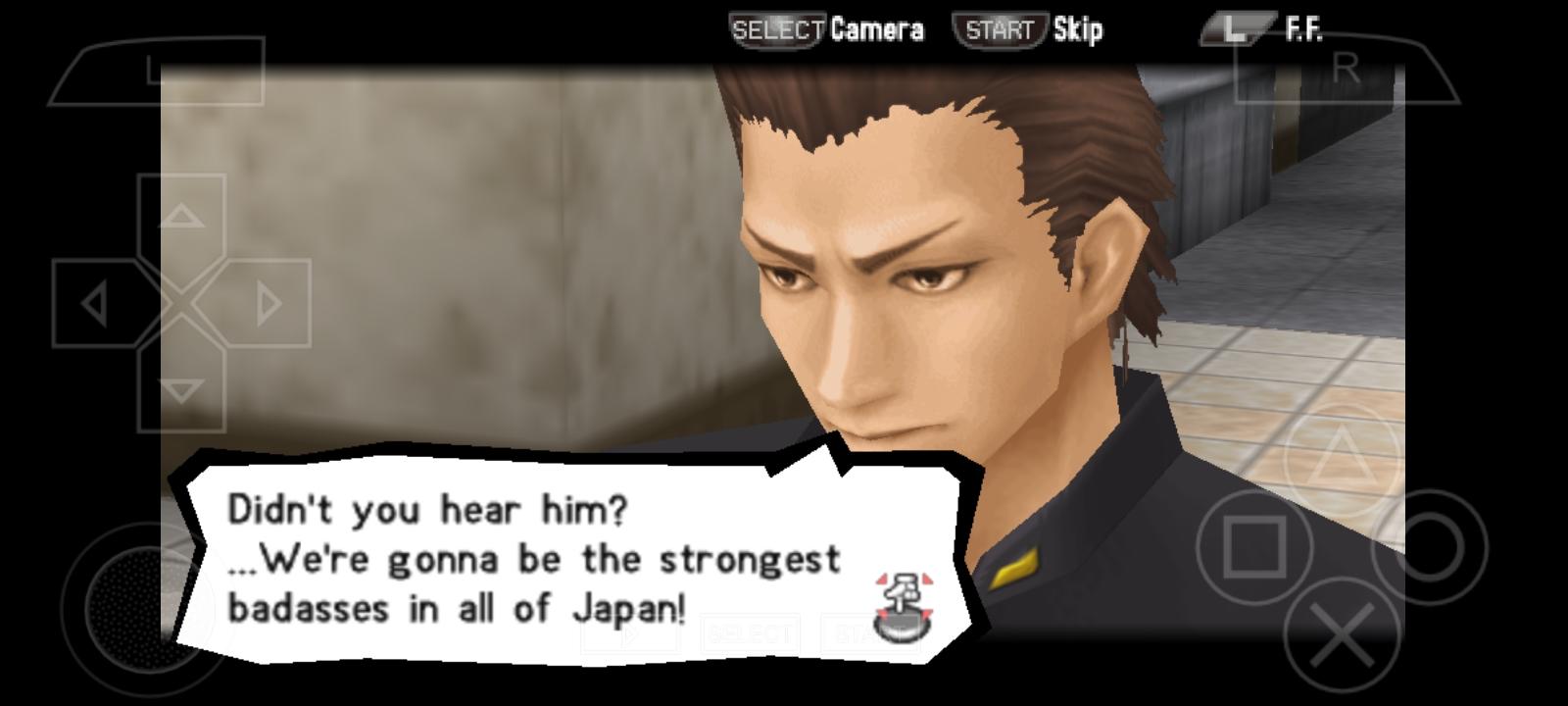Viewport: 1568px width, 706px height.
Task: Enable fast-forward via the F.F. control
Action: (1303, 27)
